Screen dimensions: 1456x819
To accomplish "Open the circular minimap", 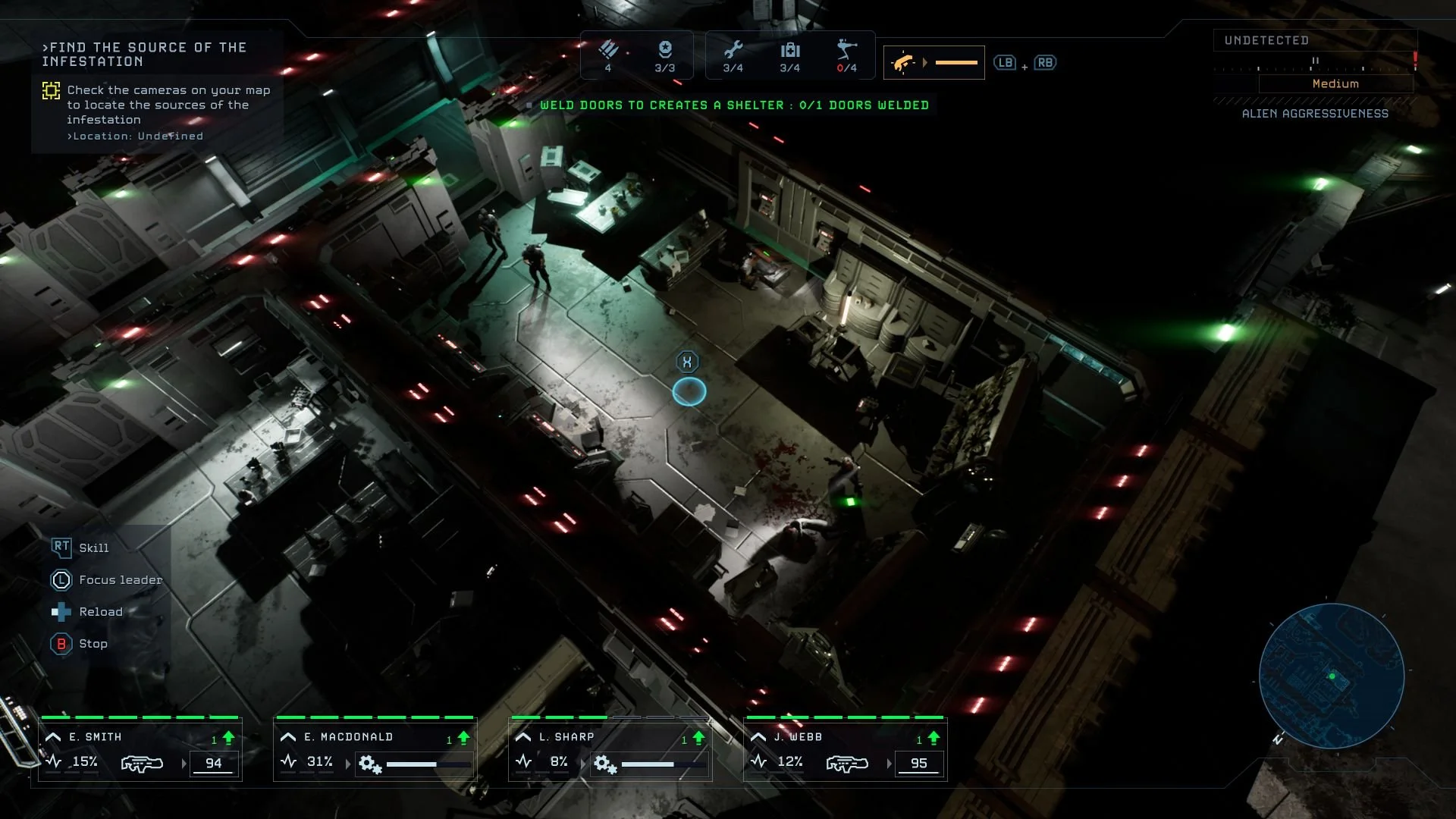I will click(1331, 676).
